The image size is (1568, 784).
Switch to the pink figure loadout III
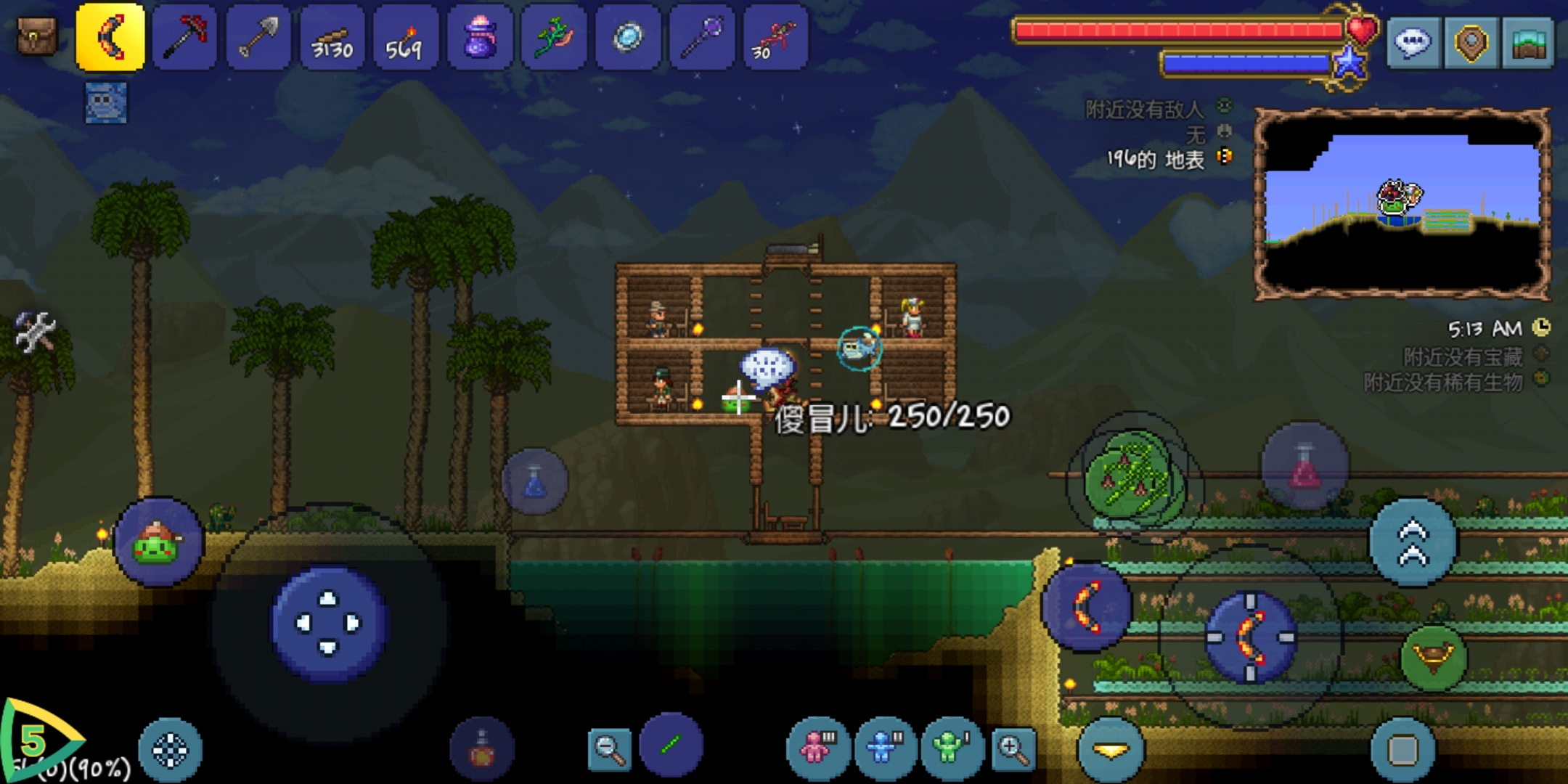tap(817, 747)
